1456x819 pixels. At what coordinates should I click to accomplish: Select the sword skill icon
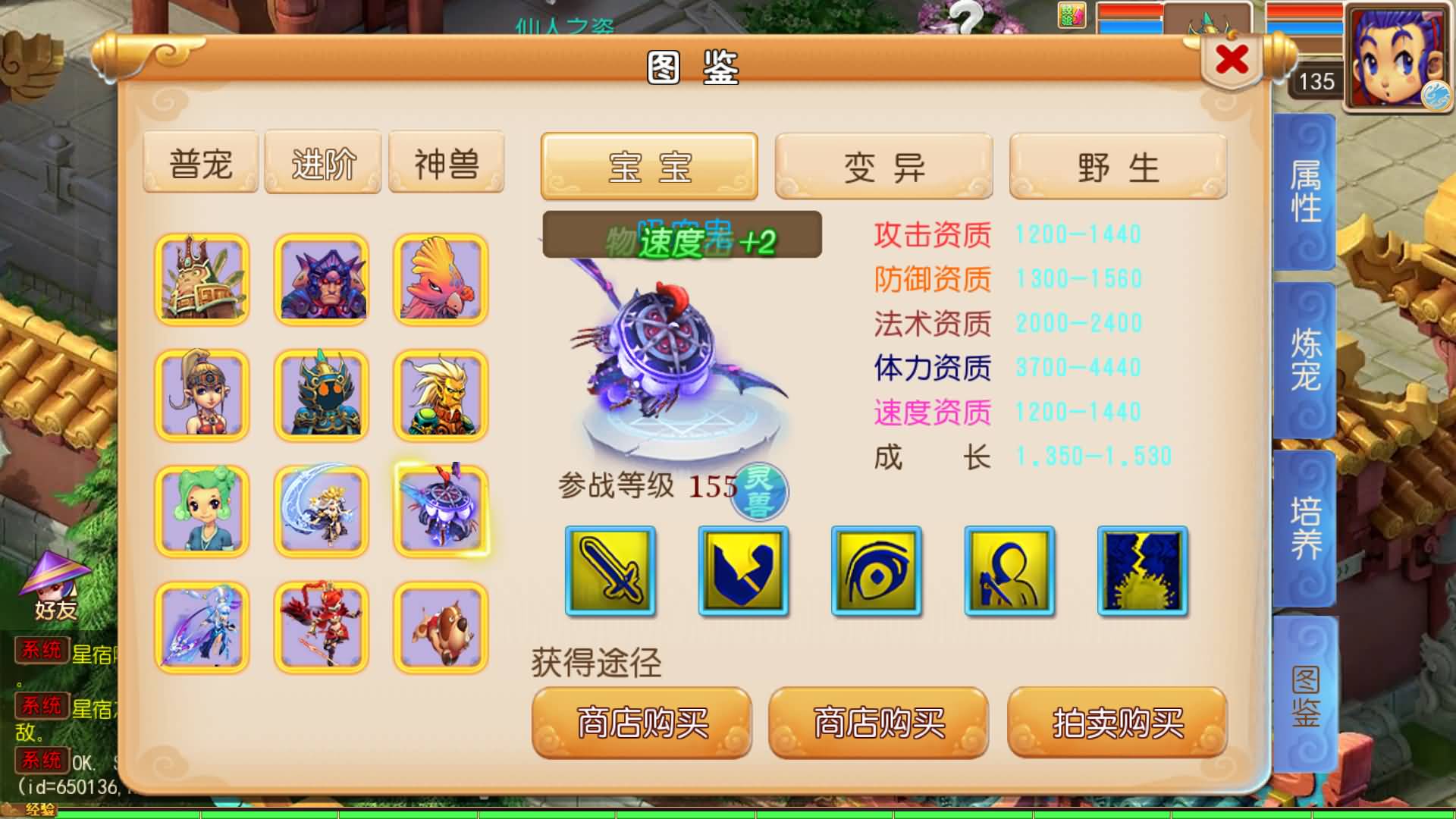pyautogui.click(x=609, y=573)
